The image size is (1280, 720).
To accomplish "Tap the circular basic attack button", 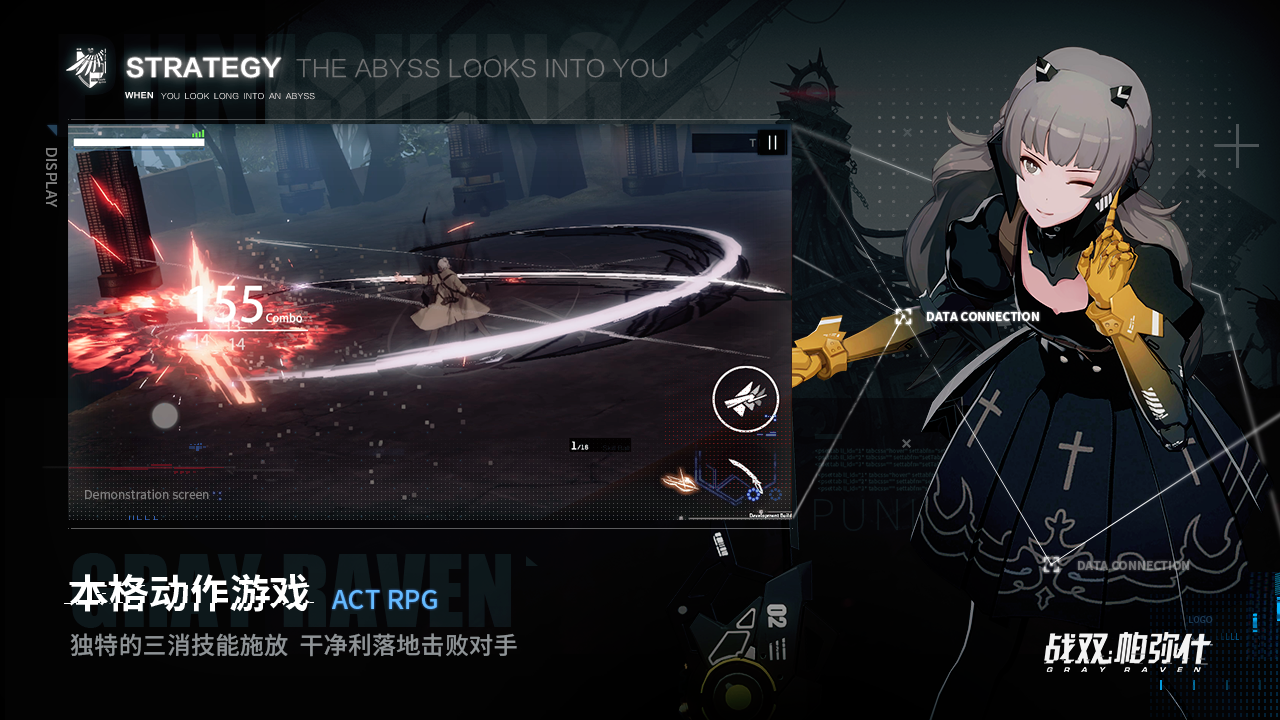I will [x=745, y=399].
